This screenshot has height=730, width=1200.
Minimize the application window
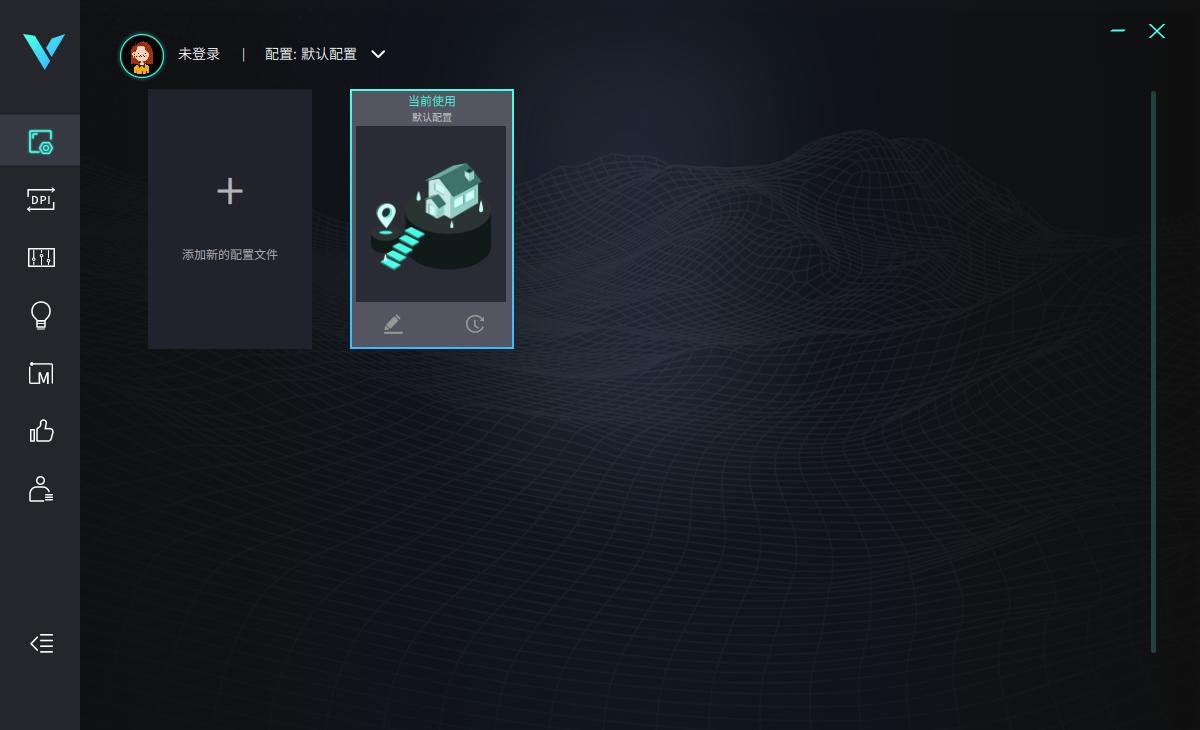(x=1118, y=31)
